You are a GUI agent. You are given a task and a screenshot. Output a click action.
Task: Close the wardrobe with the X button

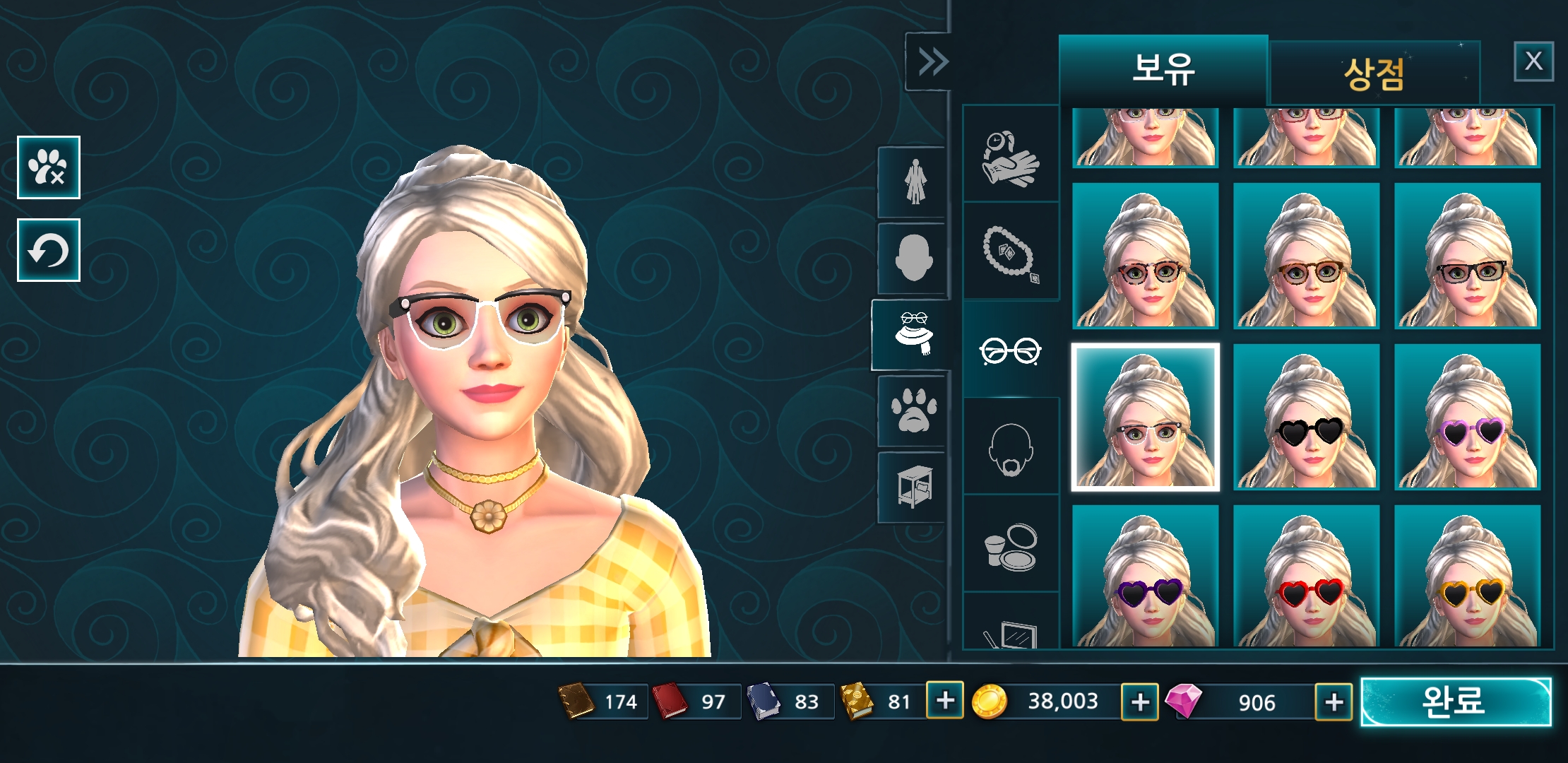pos(1533,61)
